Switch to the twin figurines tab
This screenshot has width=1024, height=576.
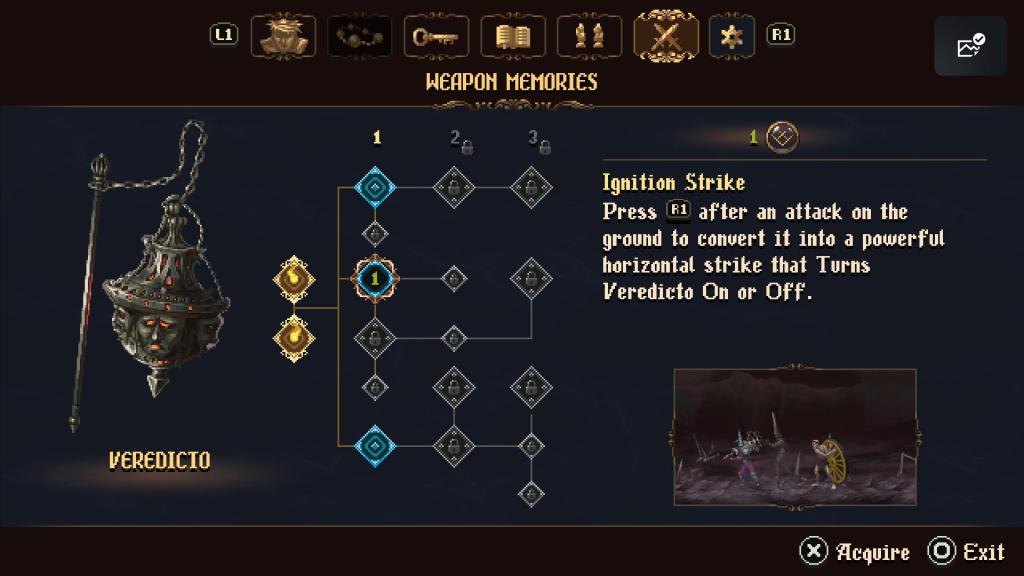[x=590, y=36]
